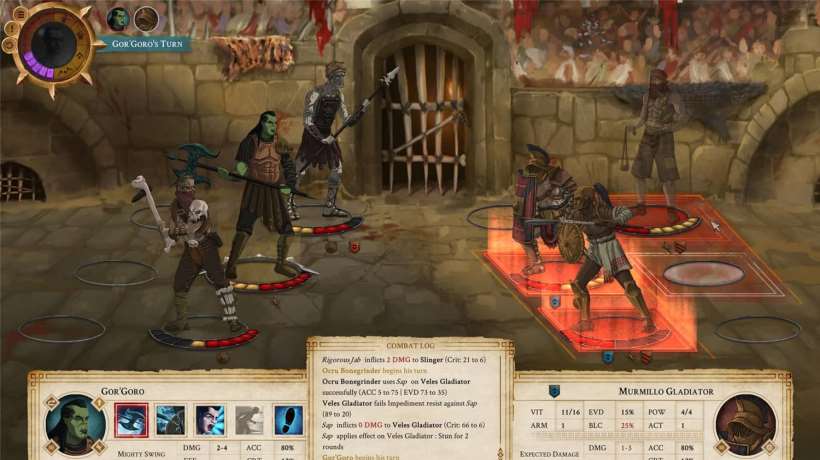Choose the greyed-out crouching figure ability
The image size is (820, 460).
[249, 420]
